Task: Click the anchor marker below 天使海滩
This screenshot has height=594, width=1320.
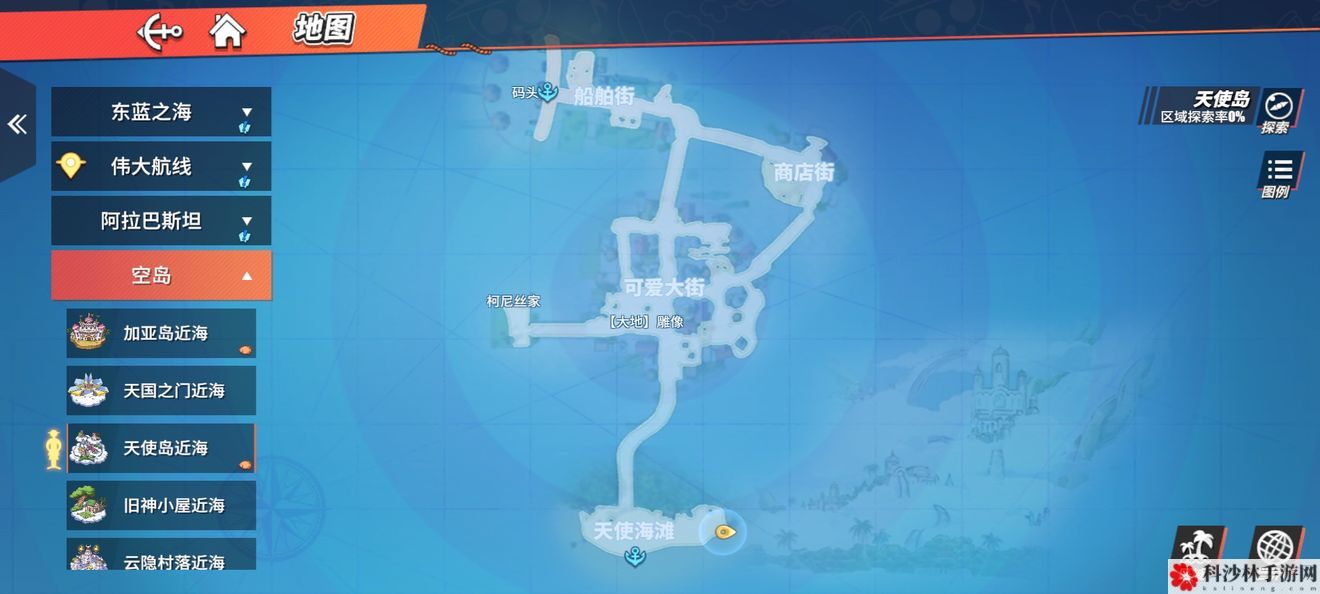Action: [x=633, y=558]
